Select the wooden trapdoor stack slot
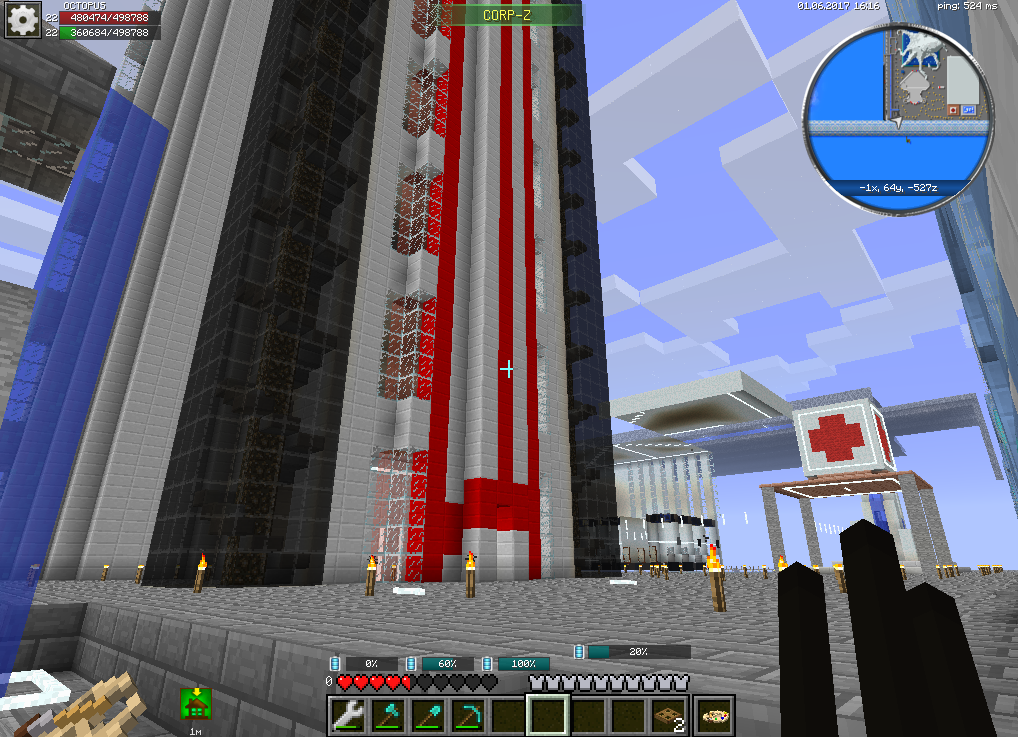The height and width of the screenshot is (737, 1018). pyautogui.click(x=669, y=715)
